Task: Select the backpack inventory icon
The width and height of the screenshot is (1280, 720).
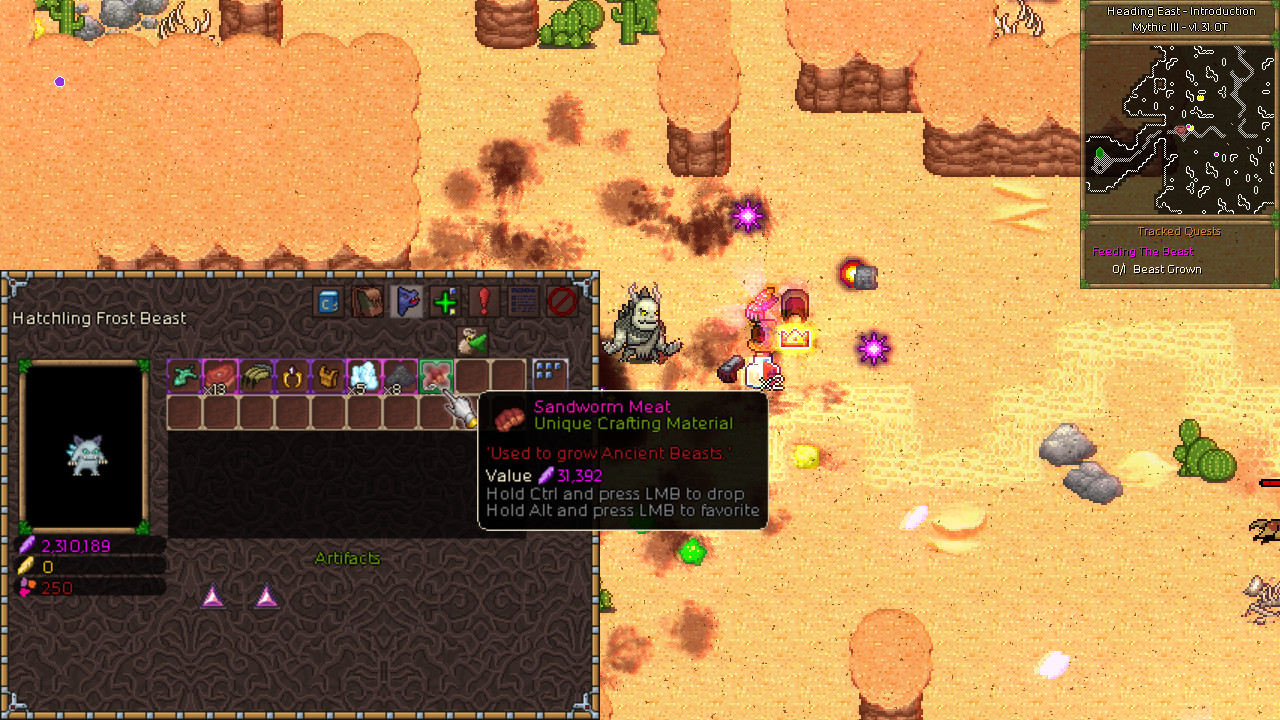Action: click(x=365, y=302)
